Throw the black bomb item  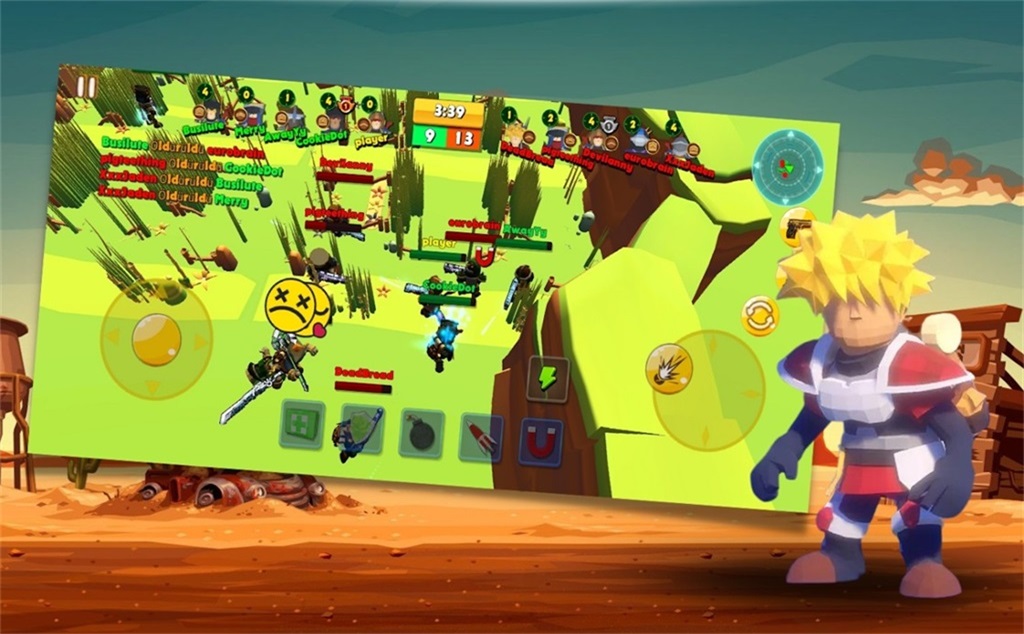point(421,434)
